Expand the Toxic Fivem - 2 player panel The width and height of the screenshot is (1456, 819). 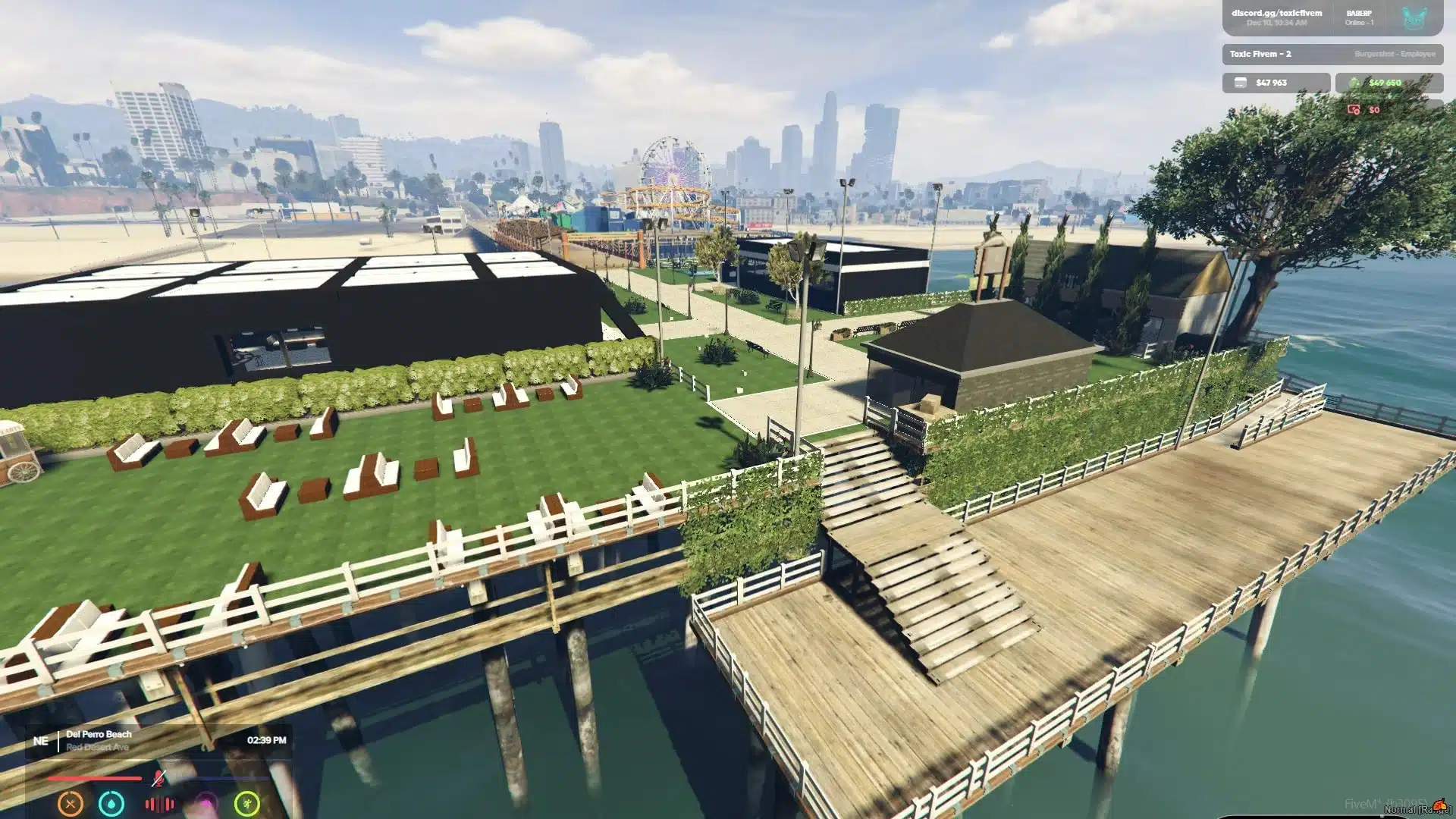point(1260,55)
